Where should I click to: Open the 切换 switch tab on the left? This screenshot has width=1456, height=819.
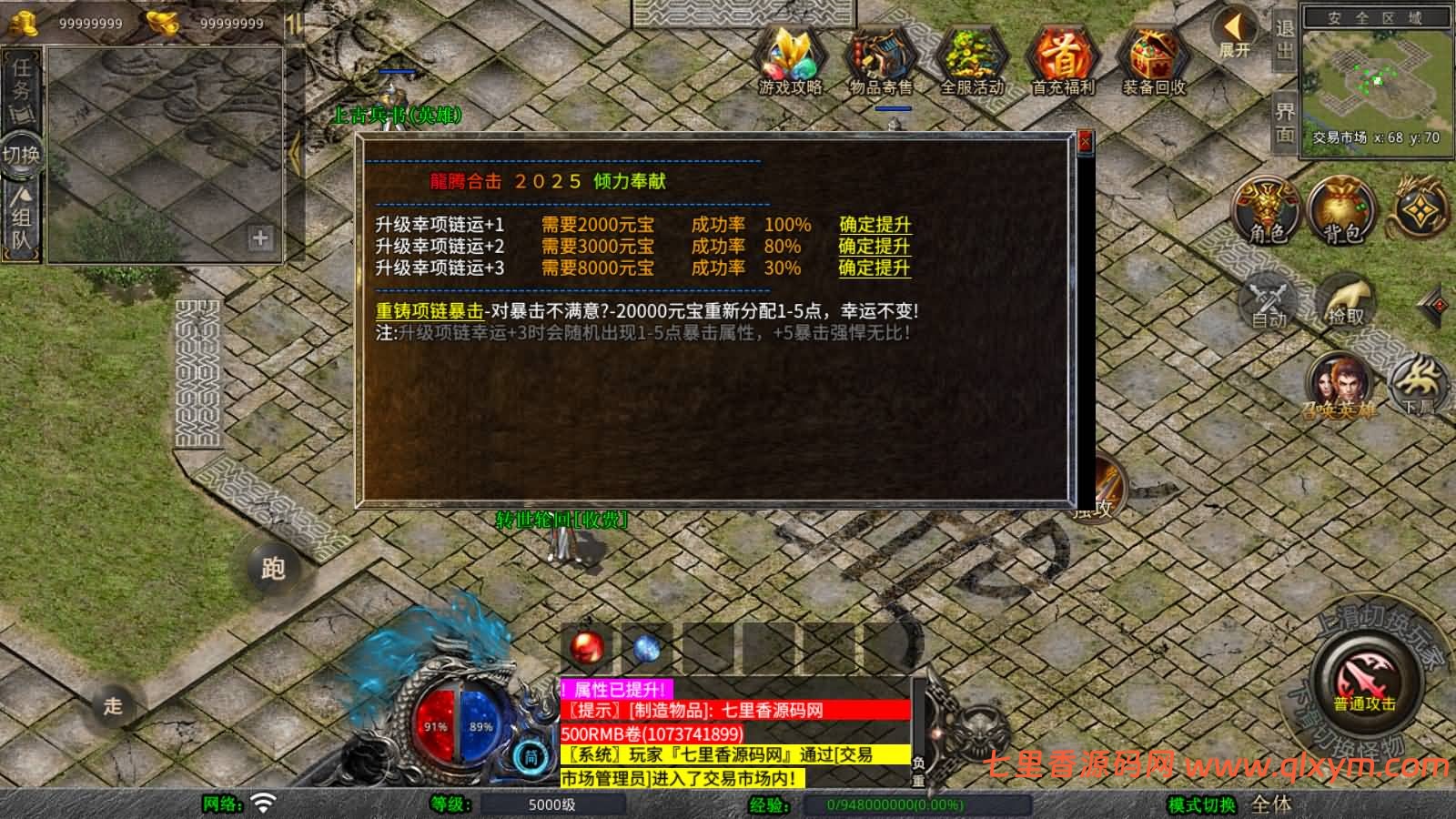22,155
